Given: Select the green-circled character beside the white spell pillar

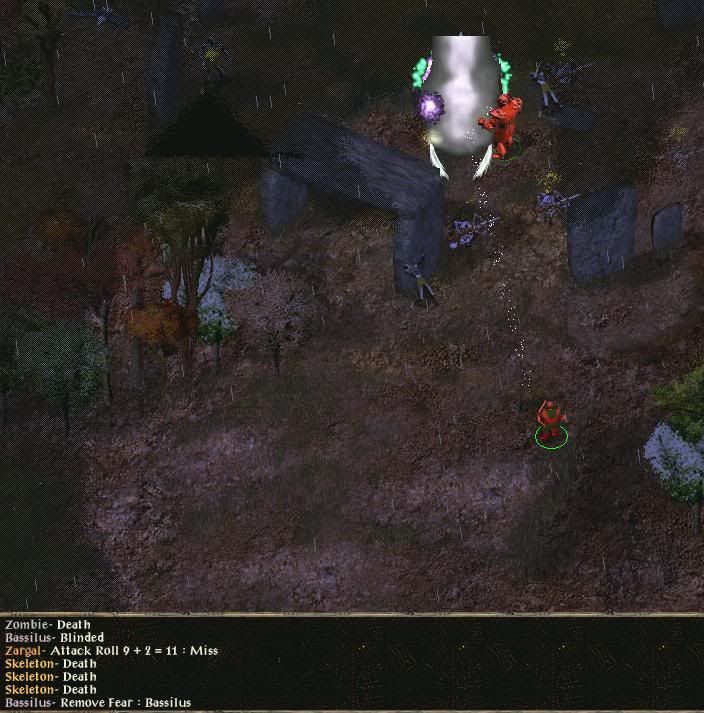Looking at the screenshot, I should [503, 127].
